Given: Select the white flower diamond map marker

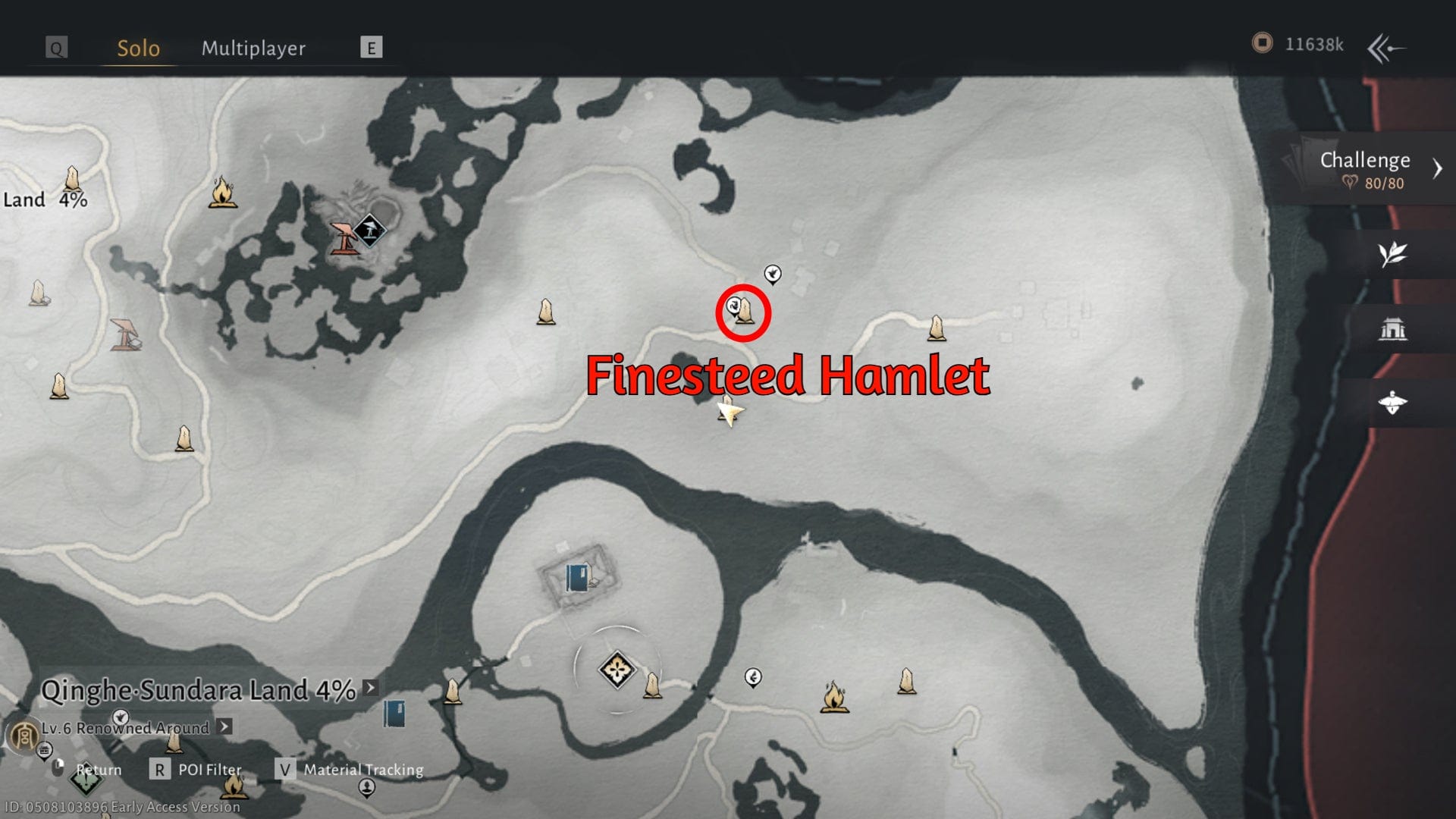Looking at the screenshot, I should pyautogui.click(x=617, y=670).
